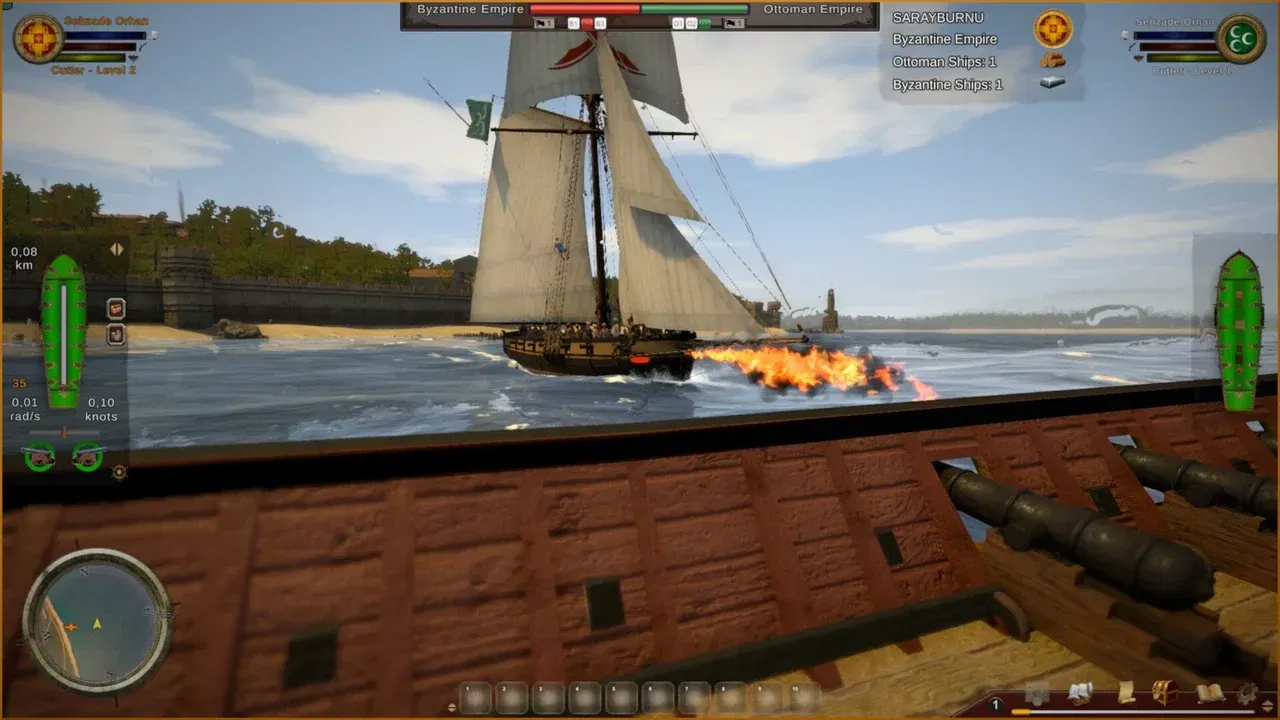This screenshot has height=720, width=1280.
Task: Select the cargo crate icon beside ship diagram
Action: [115, 308]
